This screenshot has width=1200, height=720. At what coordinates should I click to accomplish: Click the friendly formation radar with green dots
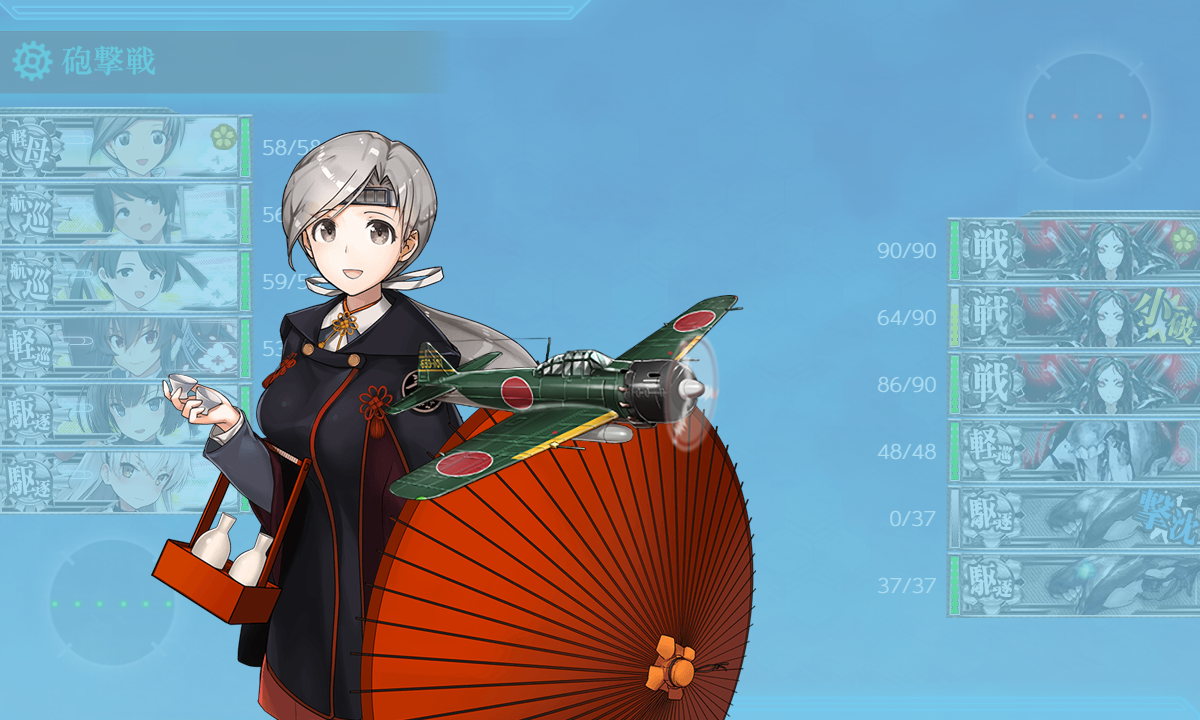[x=112, y=603]
